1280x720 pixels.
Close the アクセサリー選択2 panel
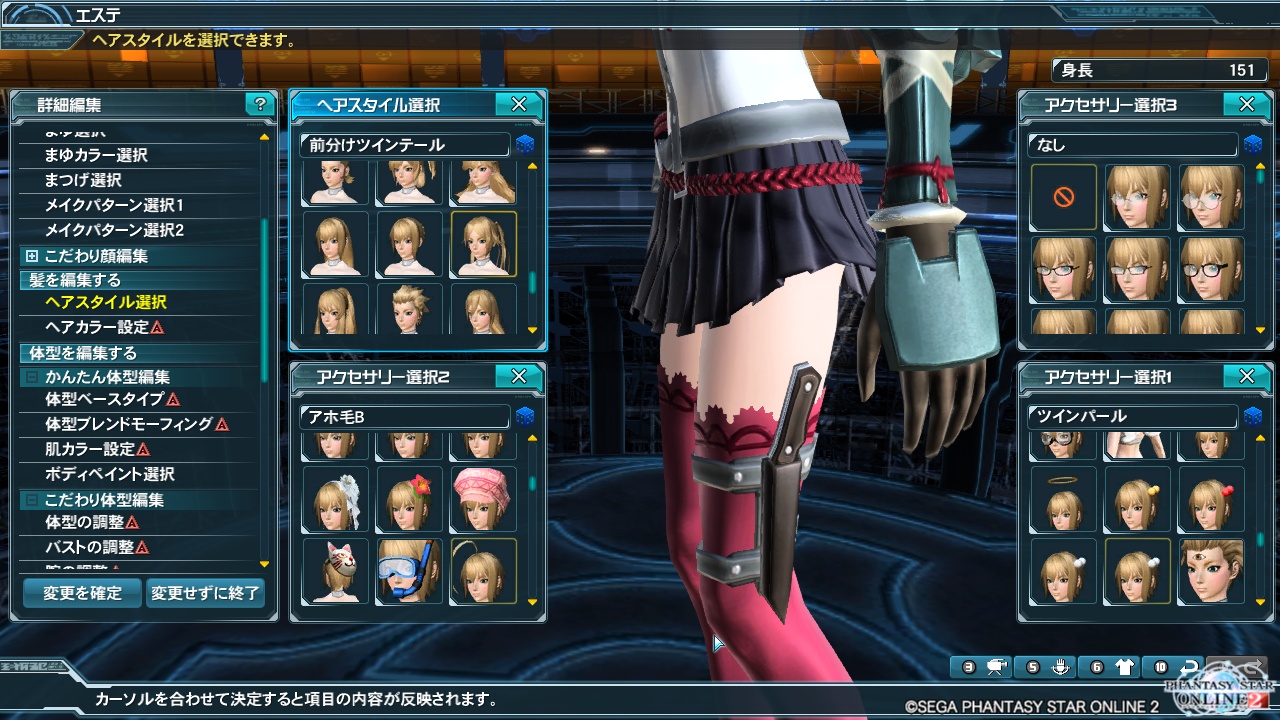click(519, 376)
